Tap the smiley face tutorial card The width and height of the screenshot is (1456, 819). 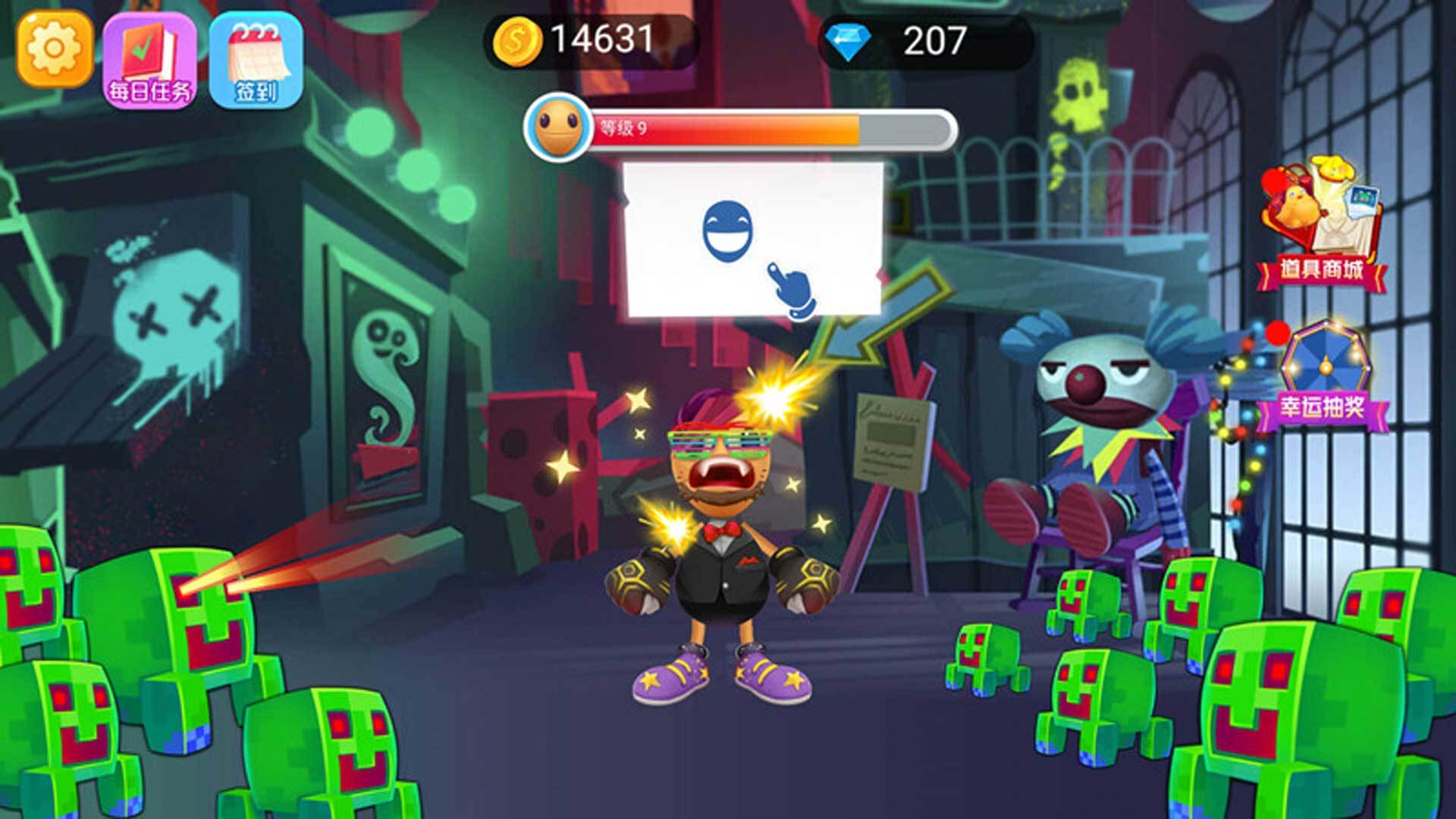[x=752, y=239]
